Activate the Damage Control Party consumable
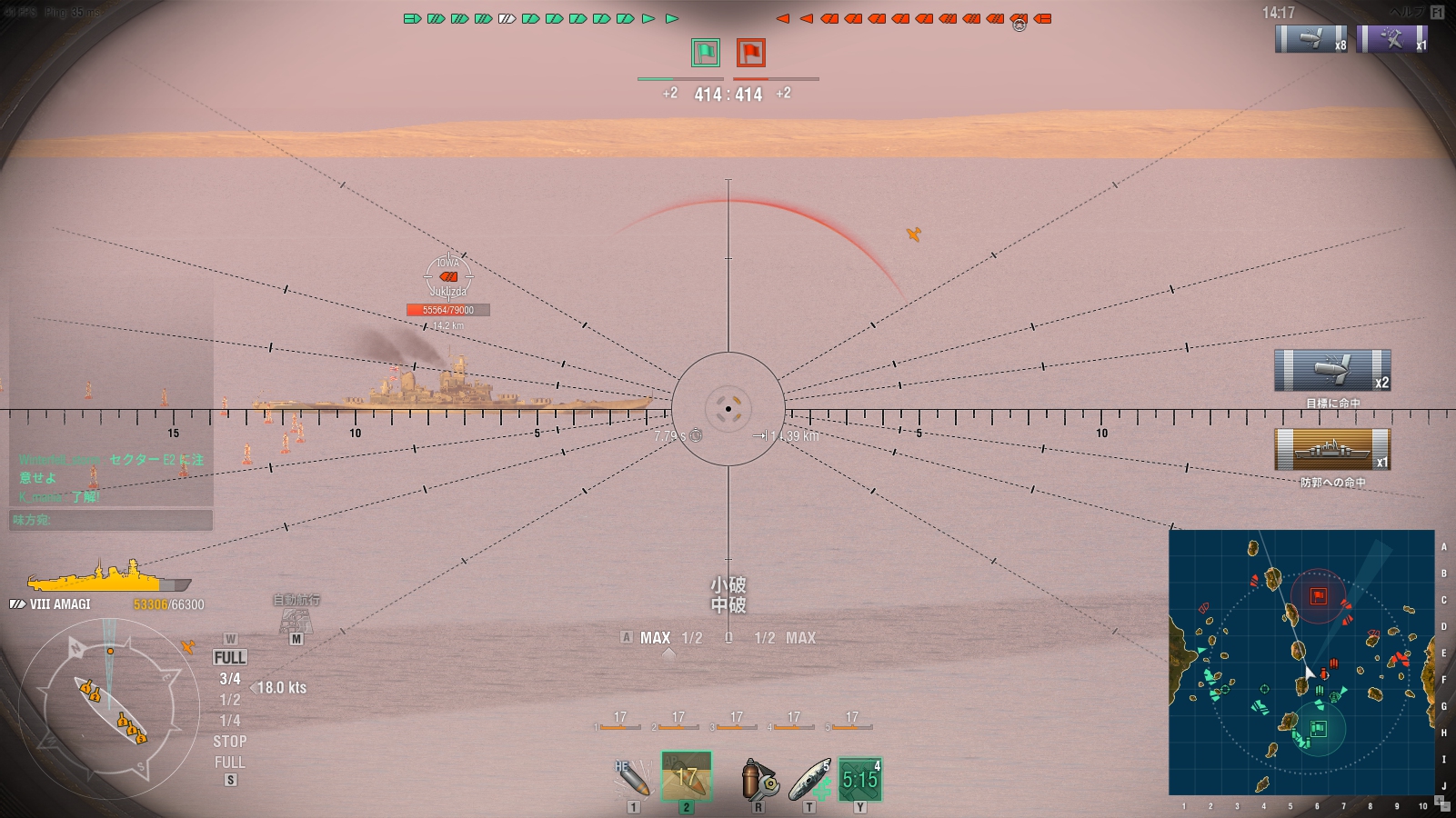The height and width of the screenshot is (818, 1456). click(757, 779)
